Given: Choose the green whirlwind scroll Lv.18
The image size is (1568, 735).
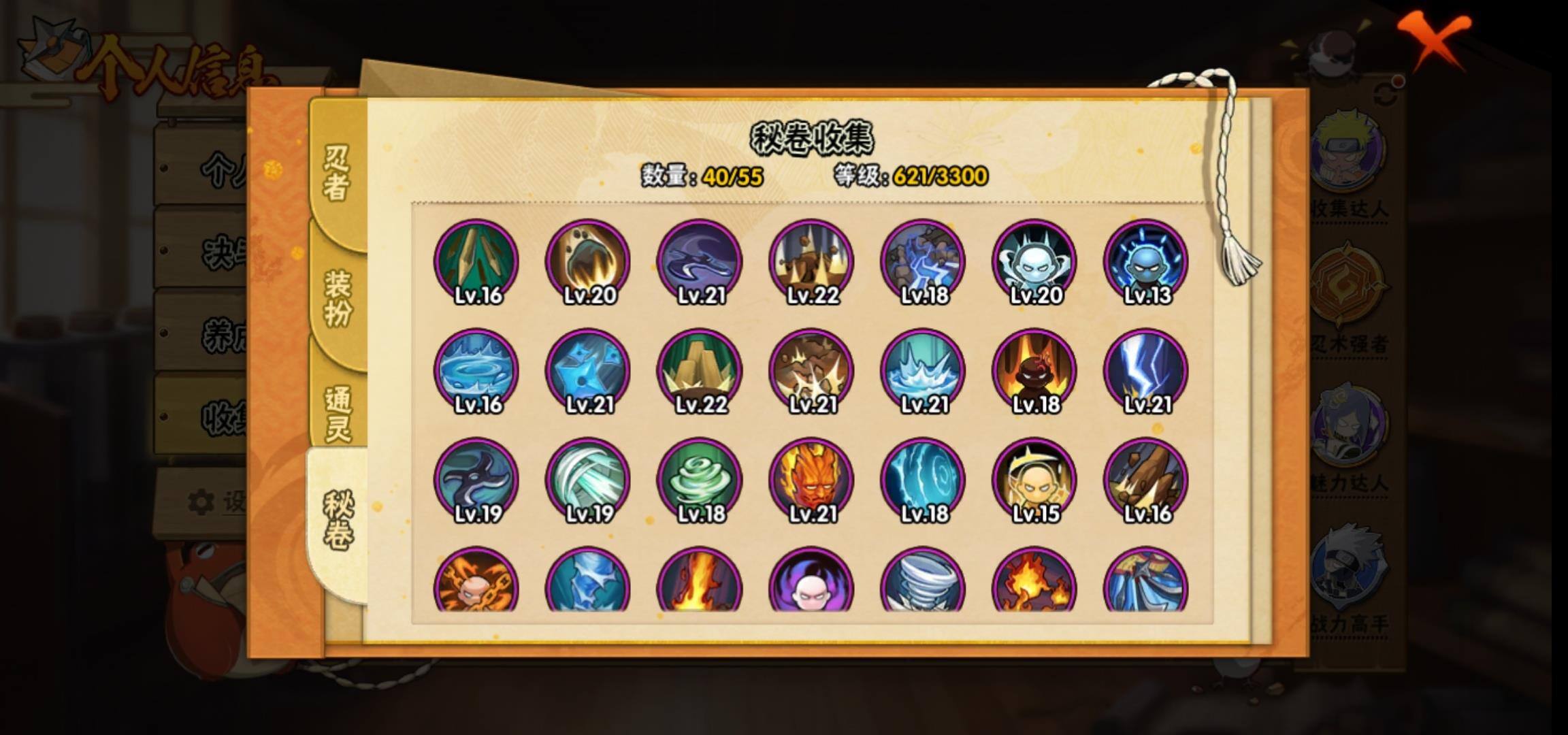Looking at the screenshot, I should [700, 480].
